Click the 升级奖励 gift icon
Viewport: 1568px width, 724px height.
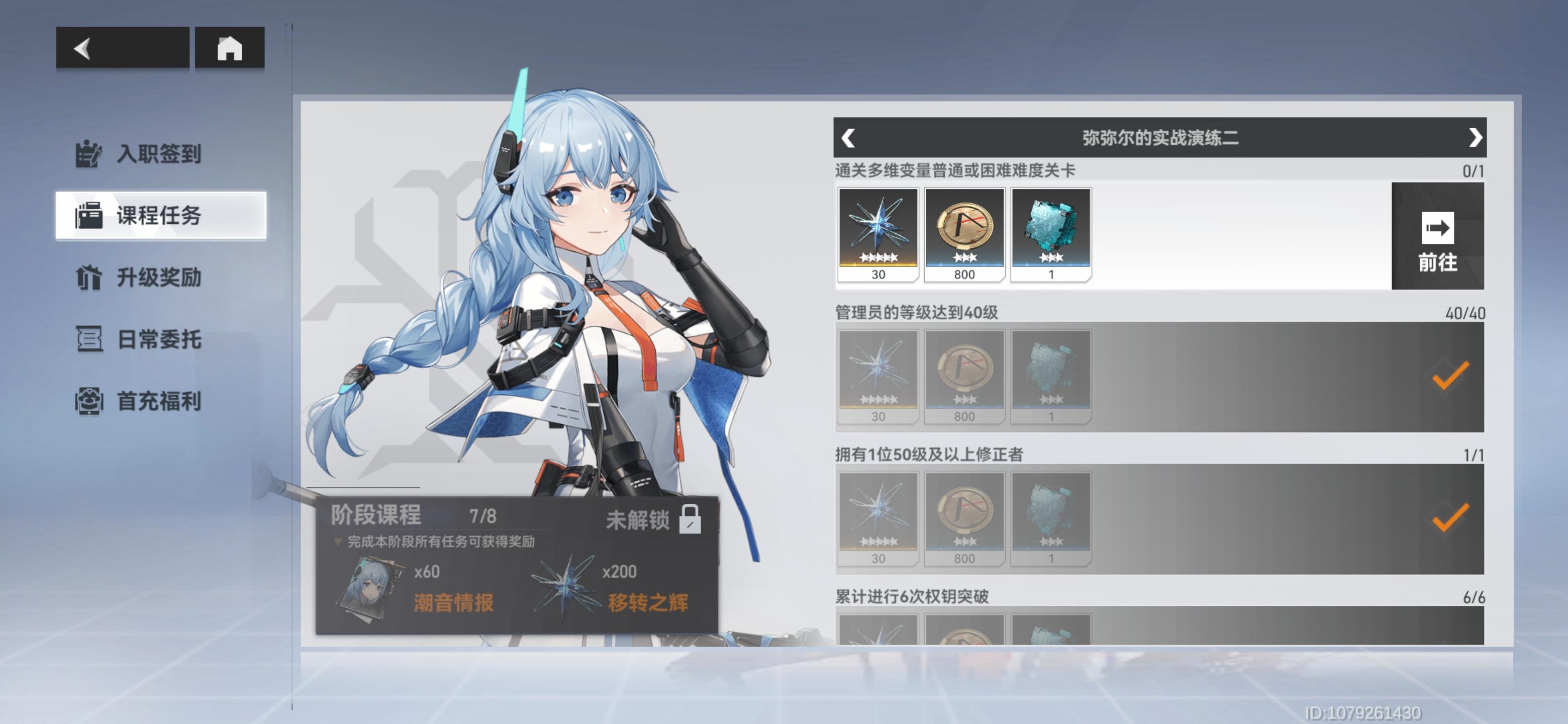click(89, 278)
